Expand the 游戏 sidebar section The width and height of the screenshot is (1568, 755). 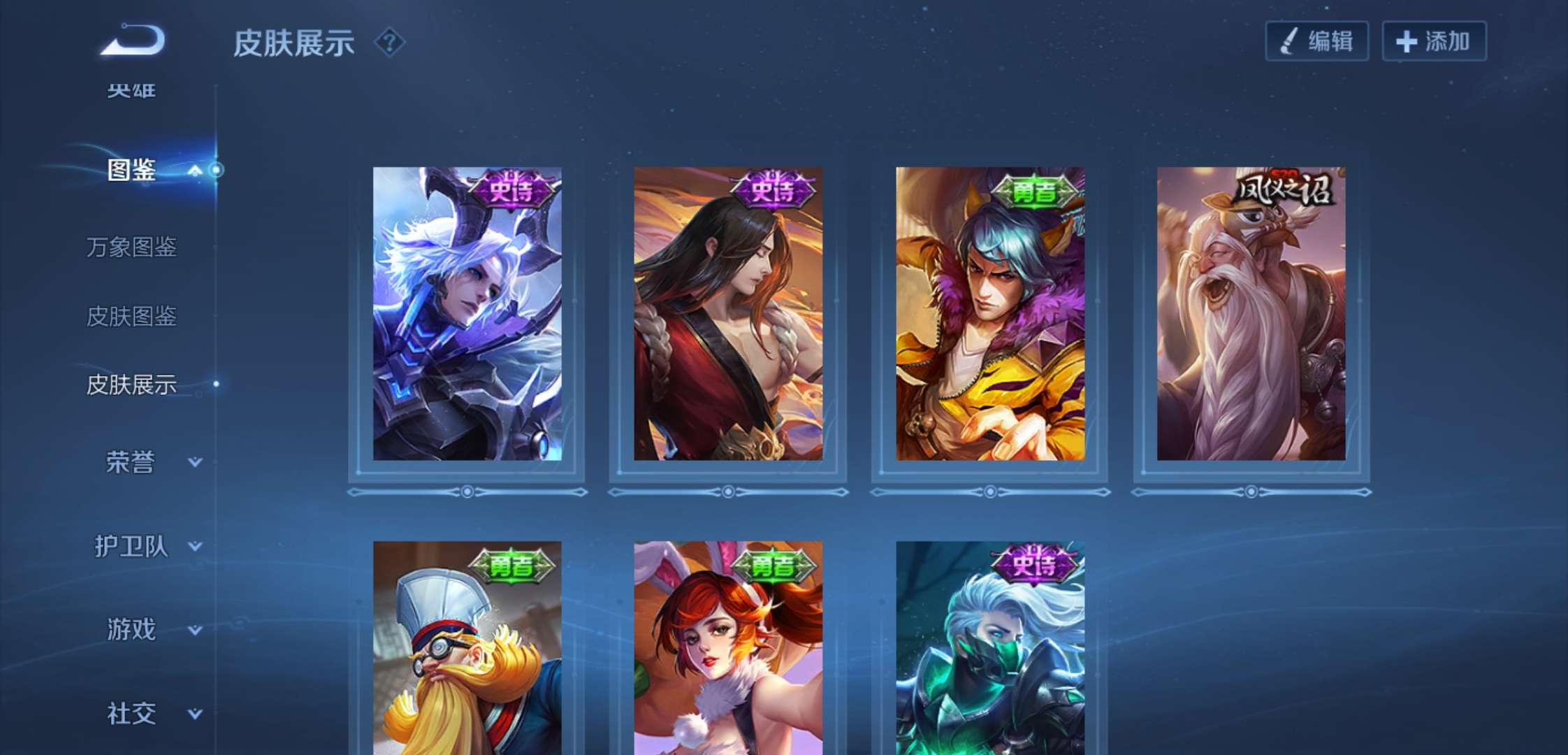coord(150,629)
